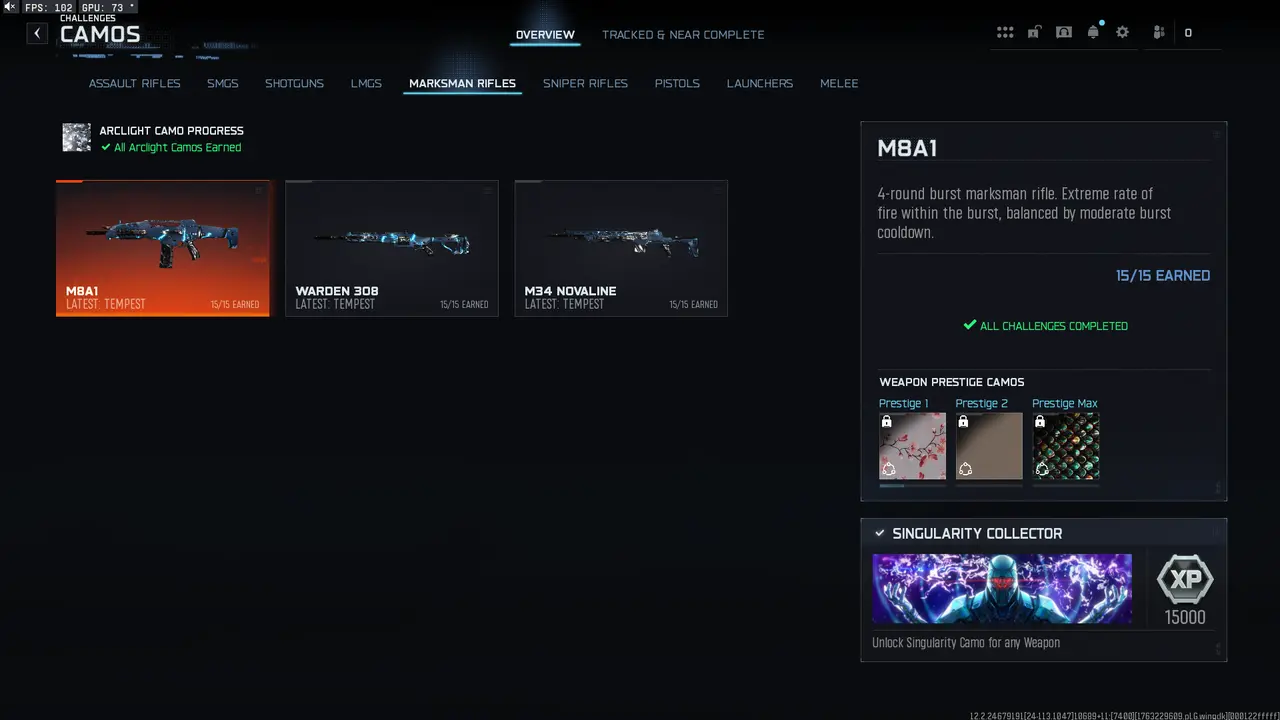Open the game settings gear
Viewport: 1280px width, 720px height.
(1122, 32)
